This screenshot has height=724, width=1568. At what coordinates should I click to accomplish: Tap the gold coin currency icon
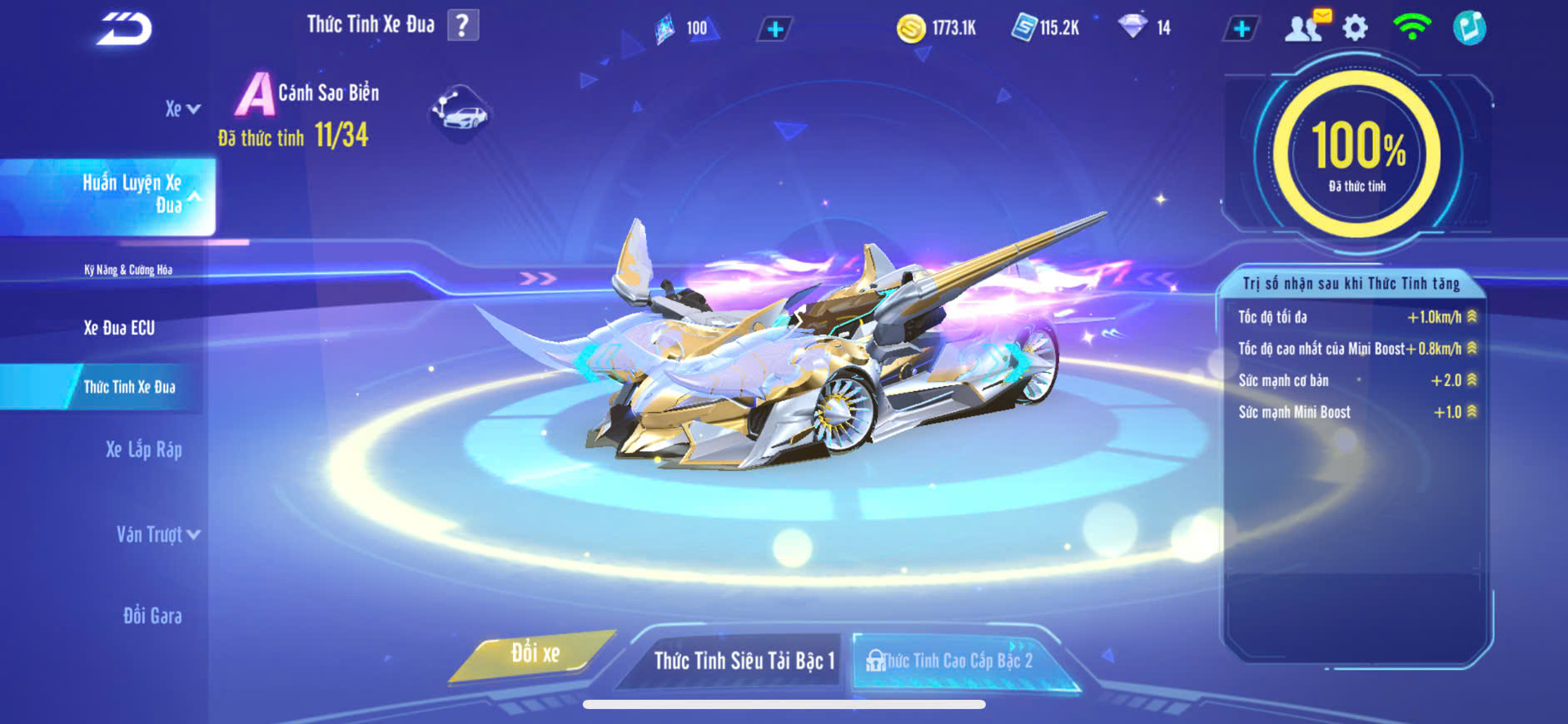(911, 29)
